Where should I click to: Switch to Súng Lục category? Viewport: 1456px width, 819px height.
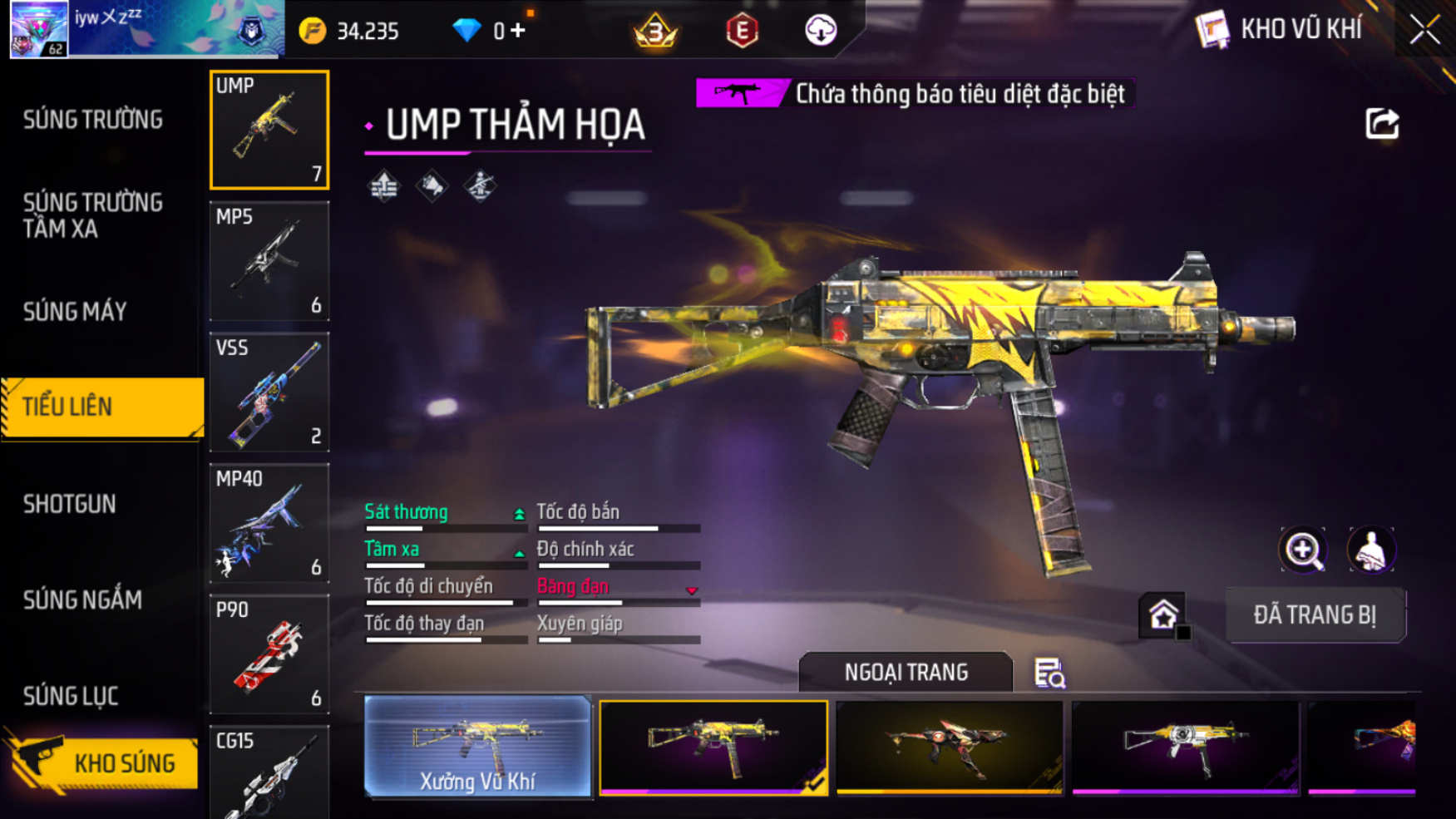(71, 696)
